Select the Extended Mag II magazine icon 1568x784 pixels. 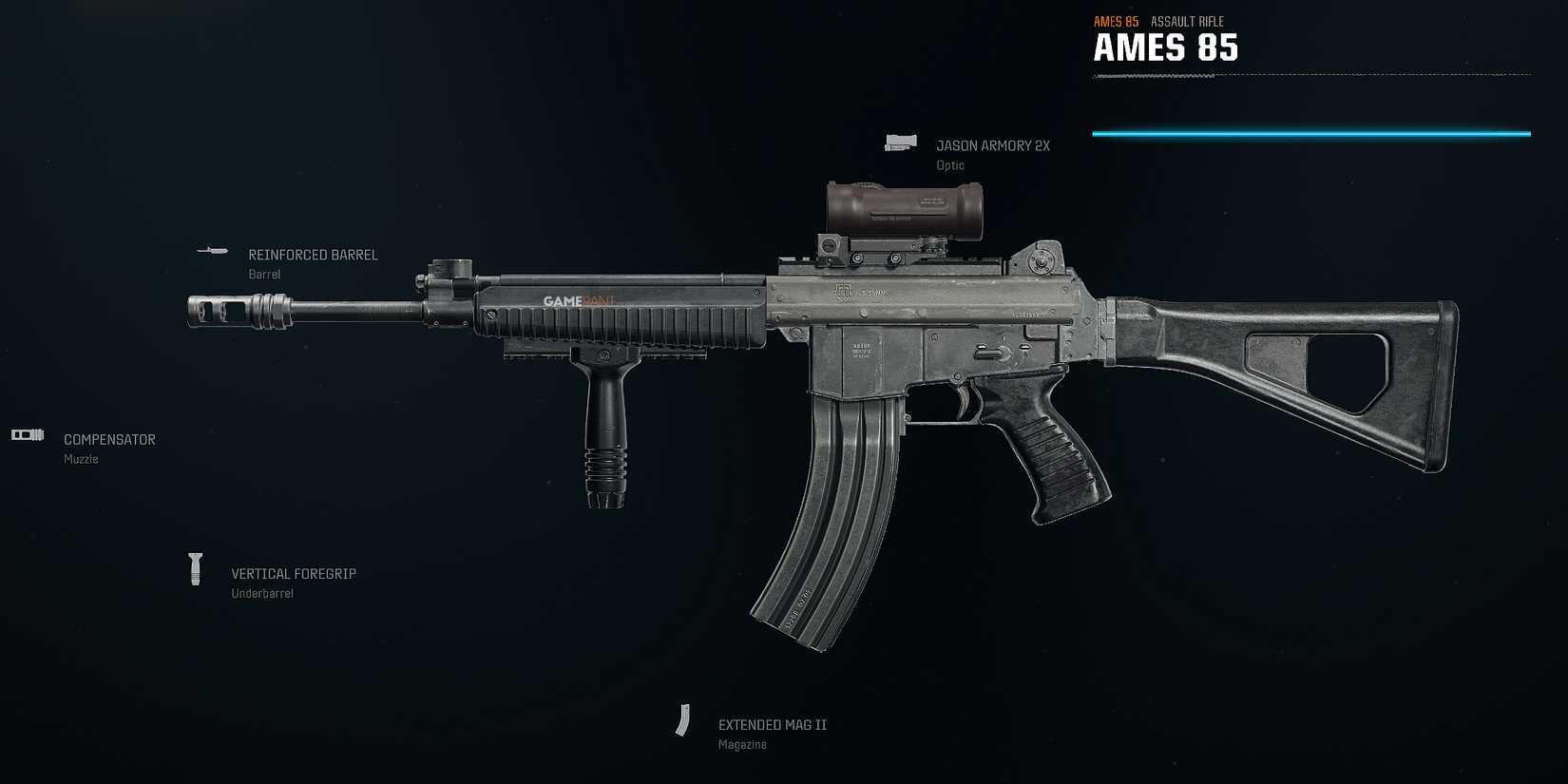[x=685, y=722]
